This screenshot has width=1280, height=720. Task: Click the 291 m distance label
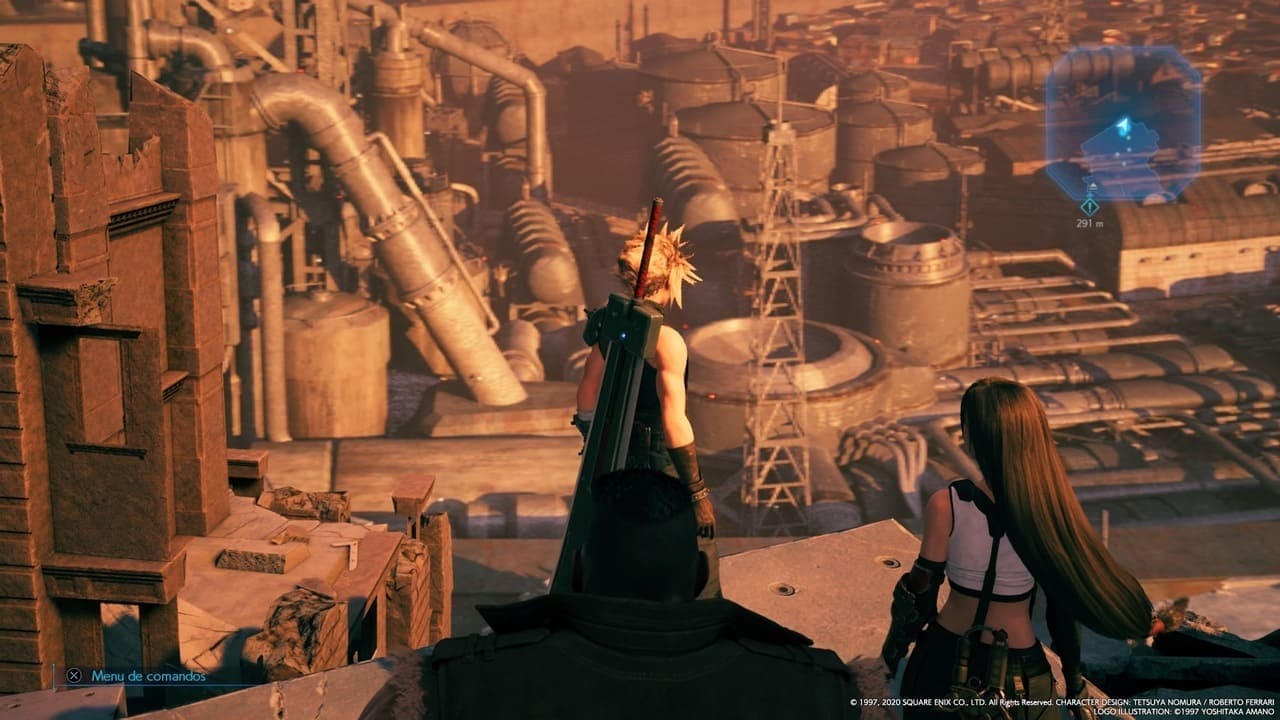1090,222
